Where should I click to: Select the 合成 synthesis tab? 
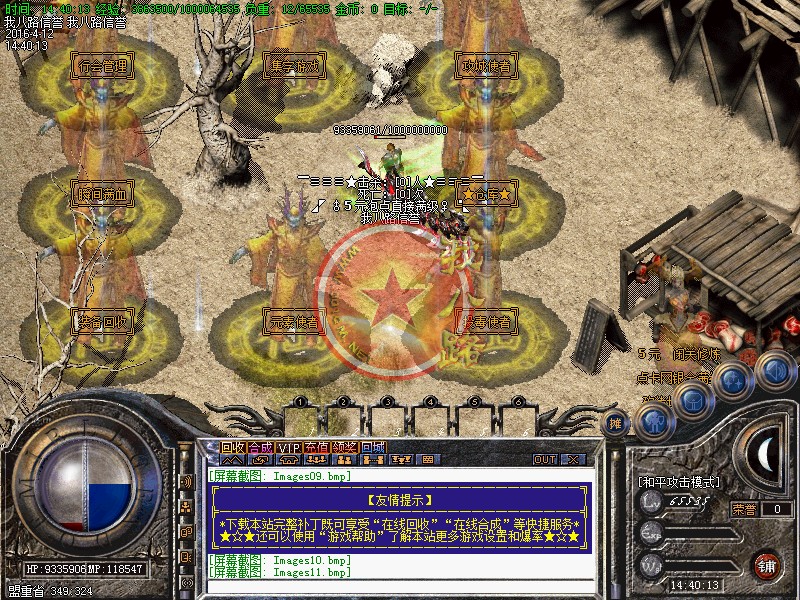point(261,447)
